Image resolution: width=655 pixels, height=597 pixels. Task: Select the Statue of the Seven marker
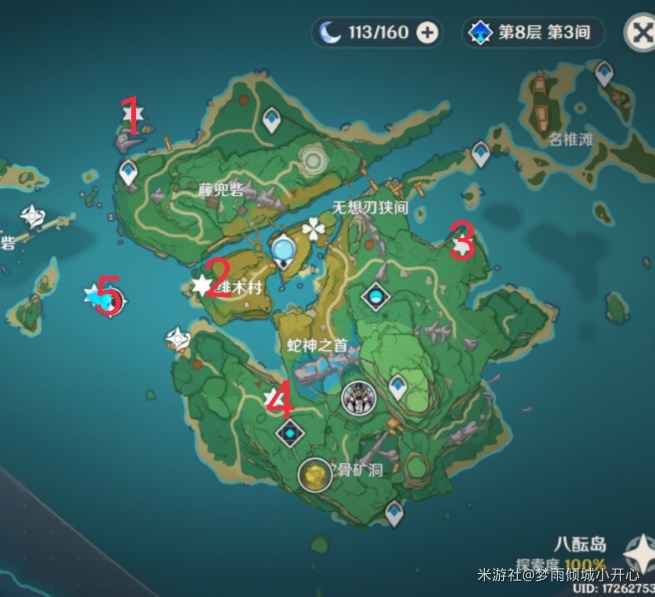pos(287,249)
